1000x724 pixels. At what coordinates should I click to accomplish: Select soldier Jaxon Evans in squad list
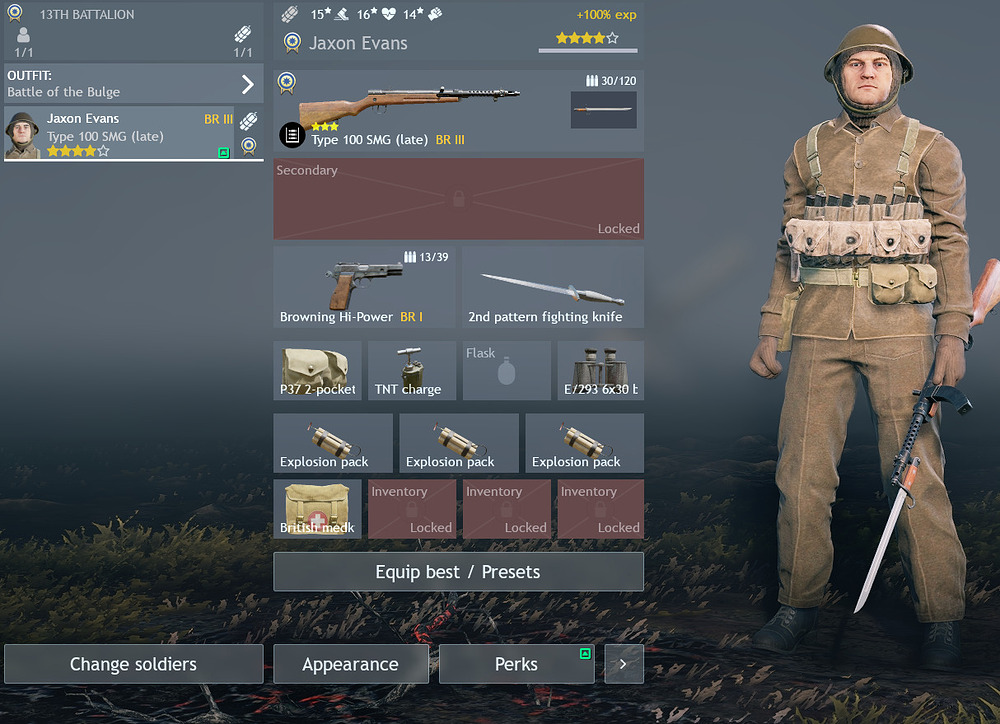tap(119, 133)
